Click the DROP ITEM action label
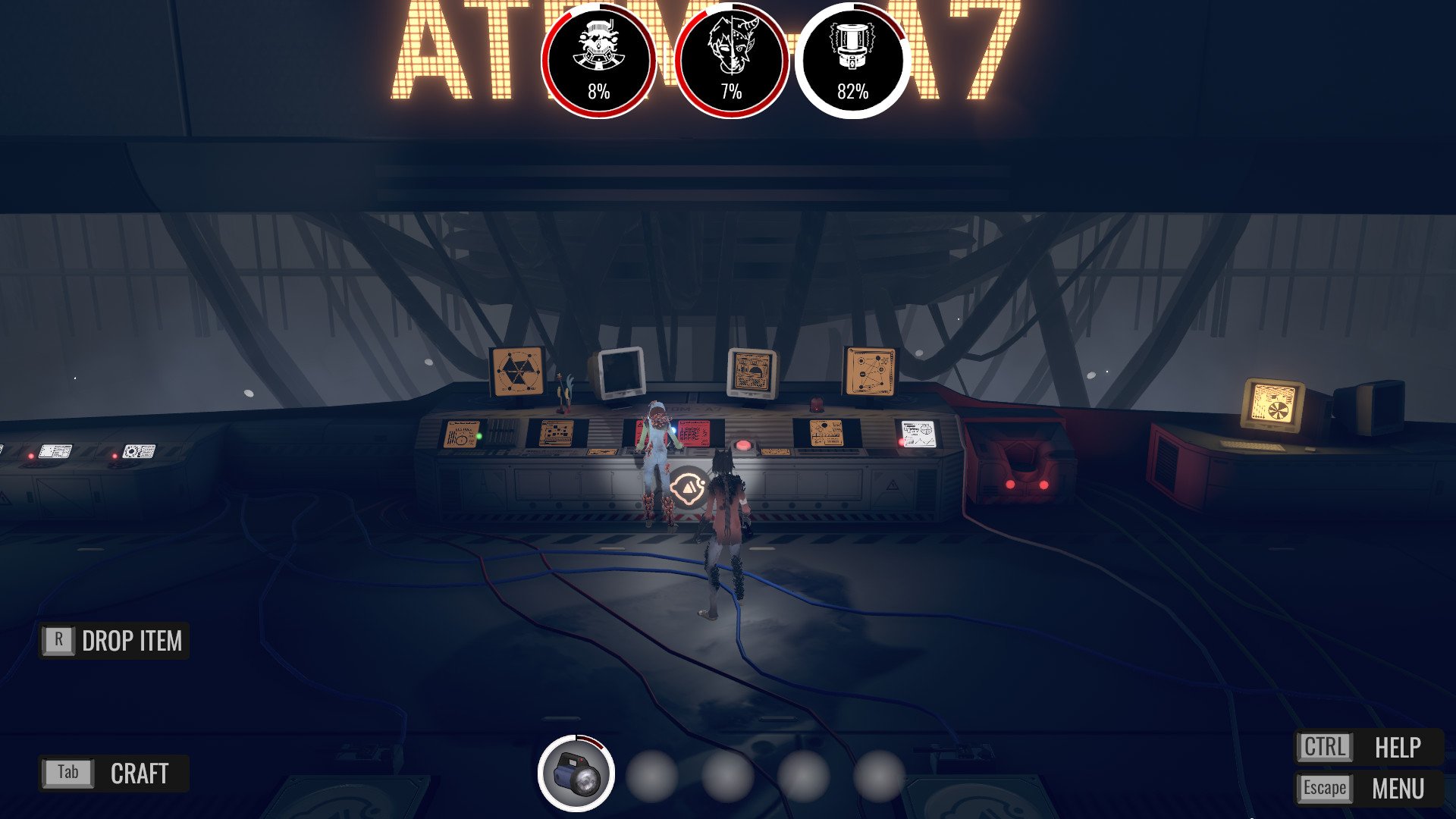The width and height of the screenshot is (1456, 819). [131, 641]
